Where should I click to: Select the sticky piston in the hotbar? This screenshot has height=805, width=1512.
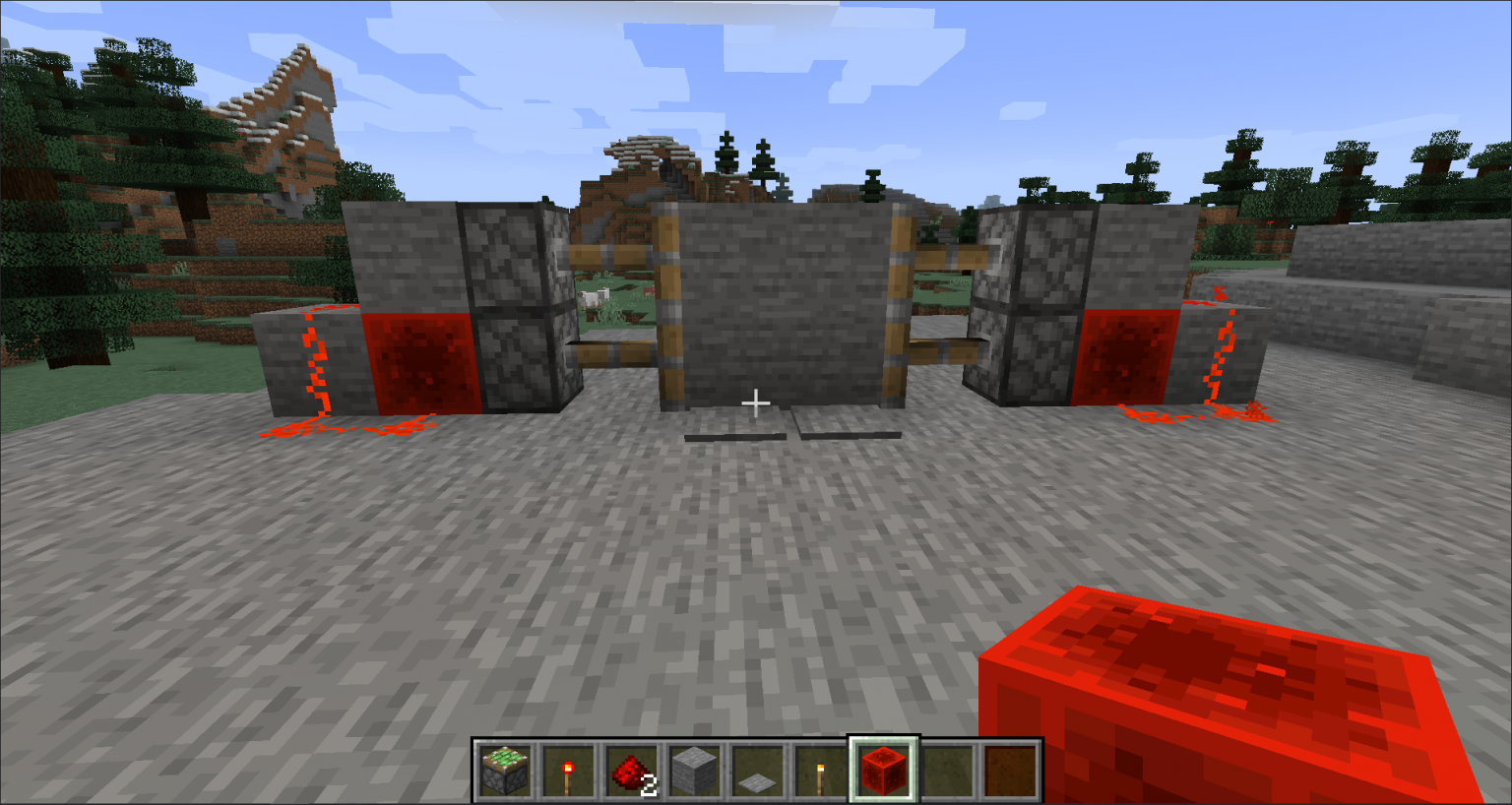pyautogui.click(x=507, y=769)
